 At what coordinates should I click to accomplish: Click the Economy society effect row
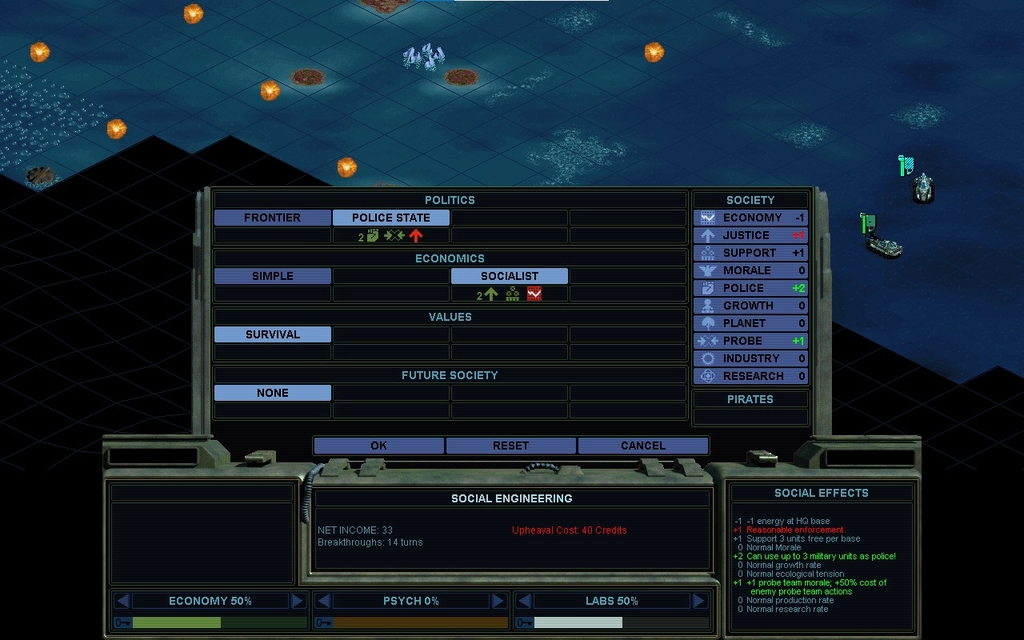[x=751, y=217]
